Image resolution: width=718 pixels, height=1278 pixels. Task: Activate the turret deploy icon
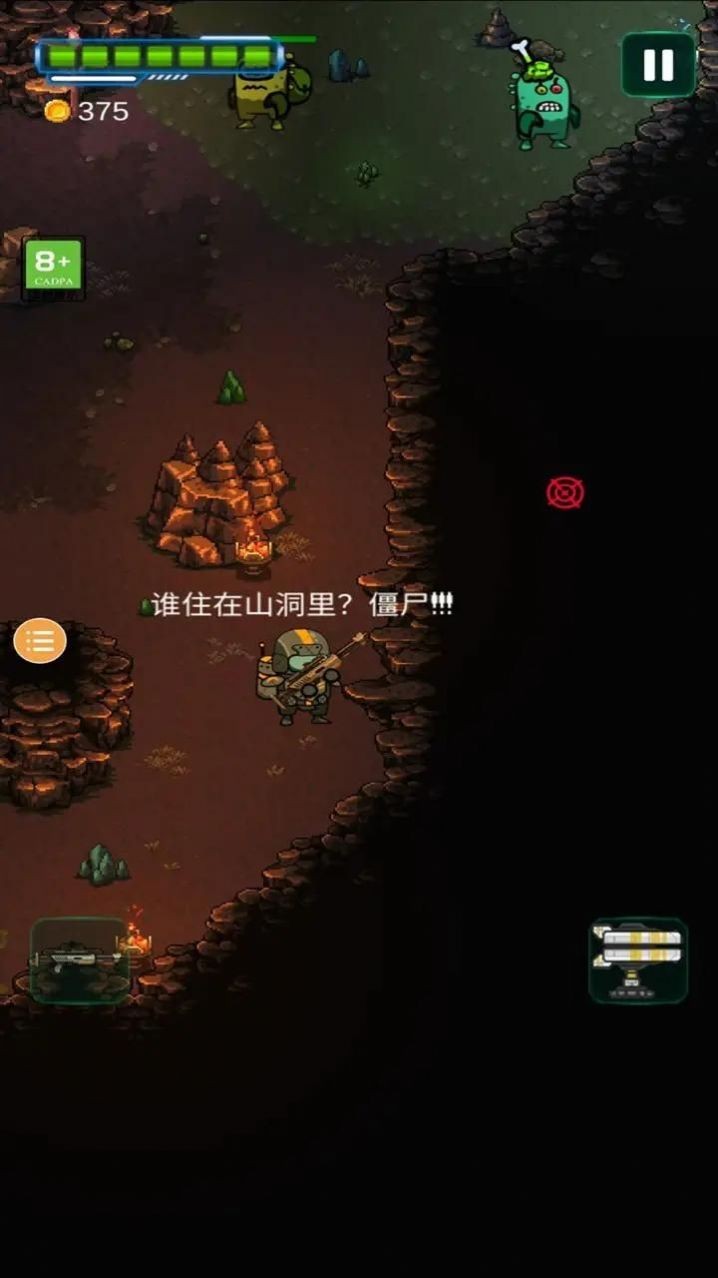638,960
